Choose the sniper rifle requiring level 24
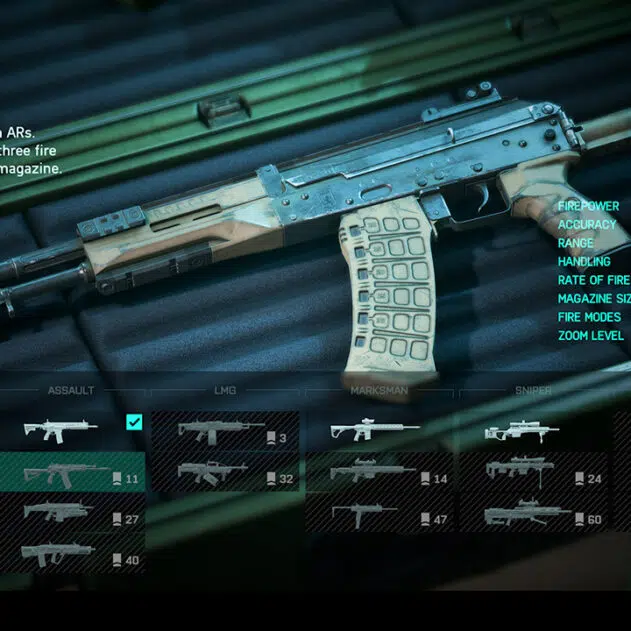Viewport: 631px width, 631px height. click(x=532, y=473)
